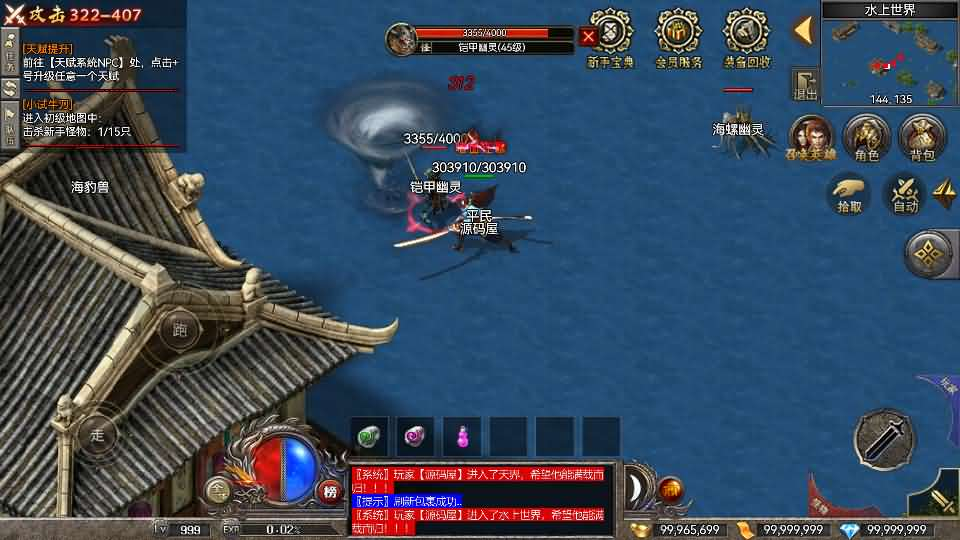Tap the 走 walk button
This screenshot has height=540, width=960.
point(98,435)
